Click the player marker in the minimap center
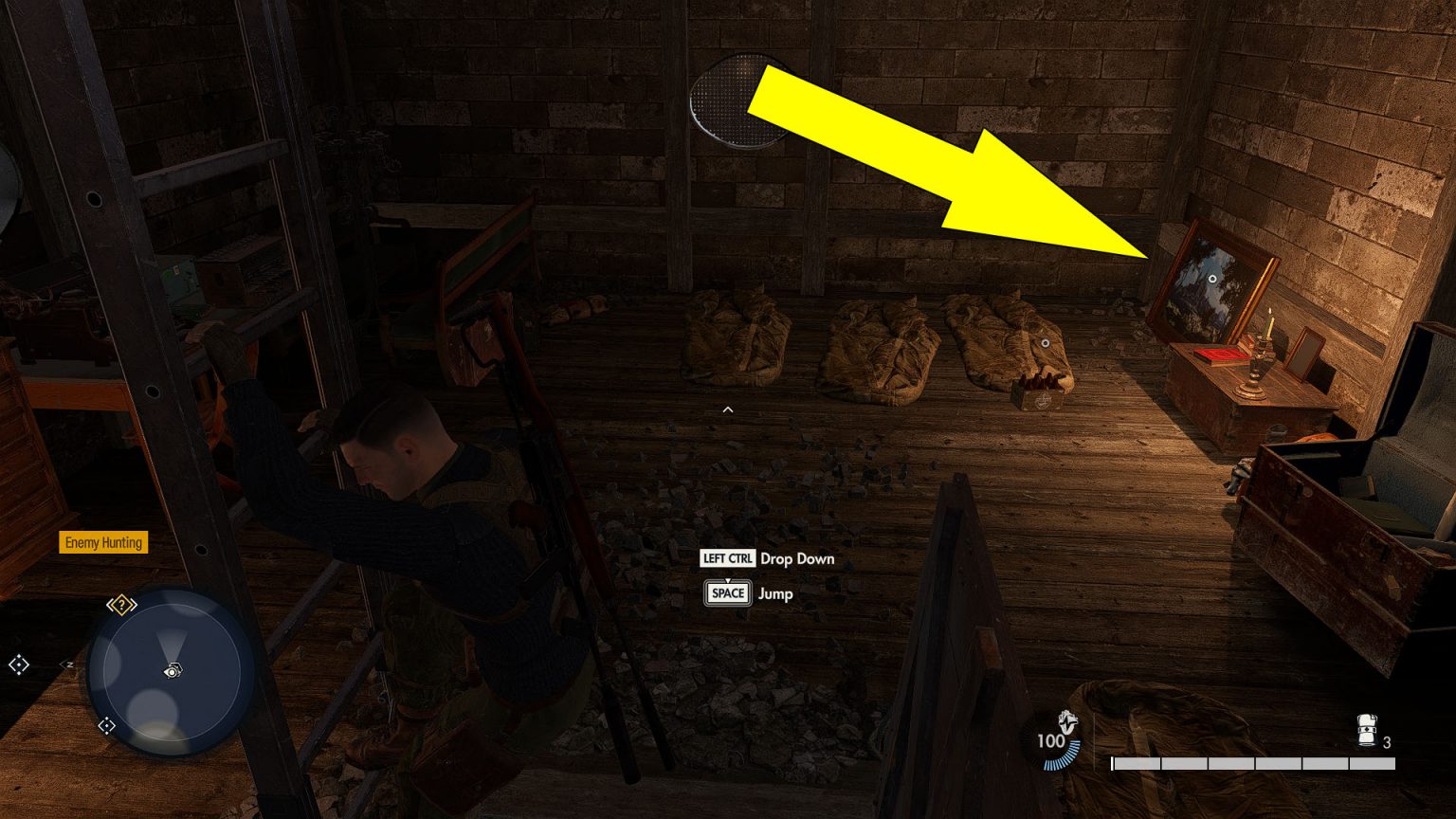The height and width of the screenshot is (819, 1456). pyautogui.click(x=173, y=668)
